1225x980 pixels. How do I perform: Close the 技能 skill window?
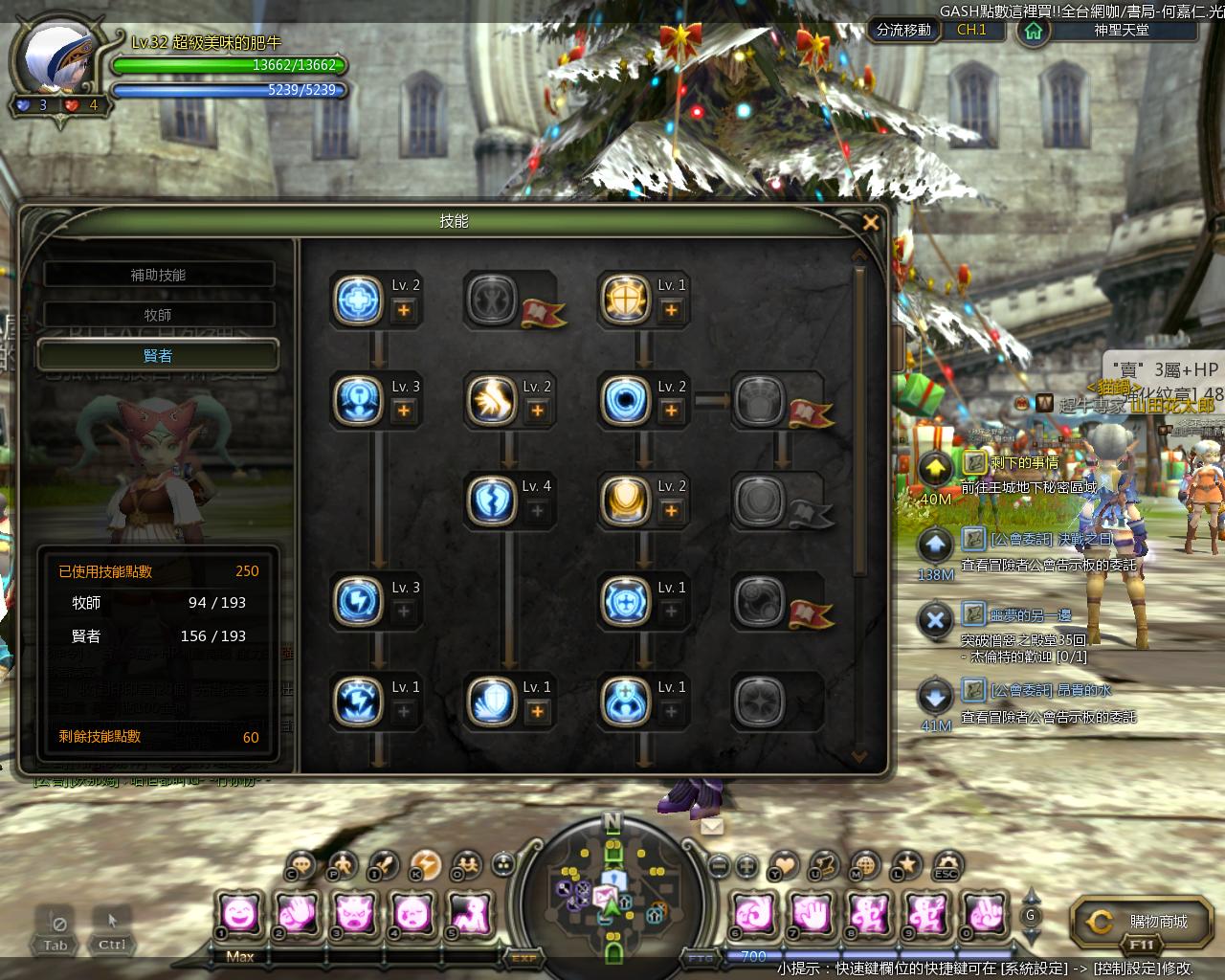[870, 223]
